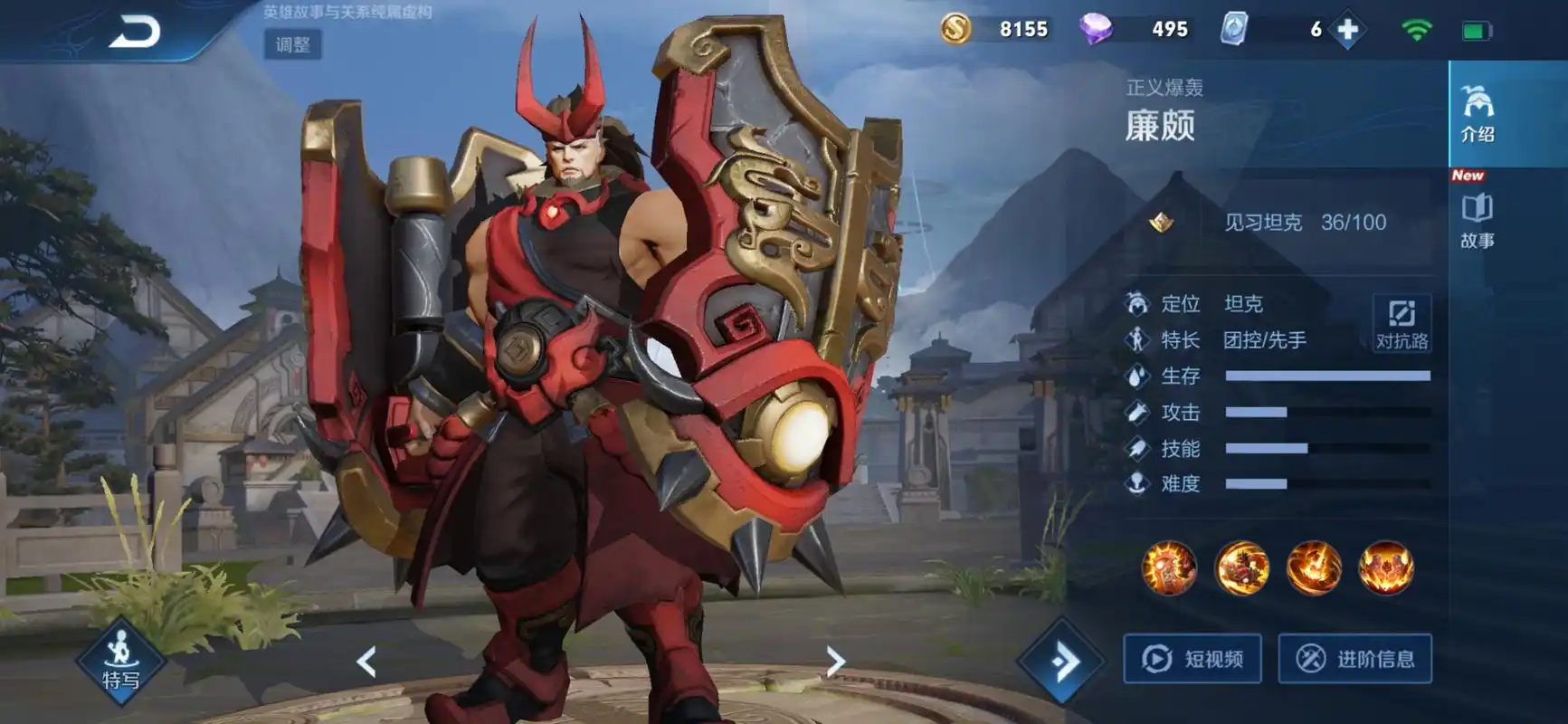Open the 特写 close-up view
Screen dimensions: 1568x724
120,662
